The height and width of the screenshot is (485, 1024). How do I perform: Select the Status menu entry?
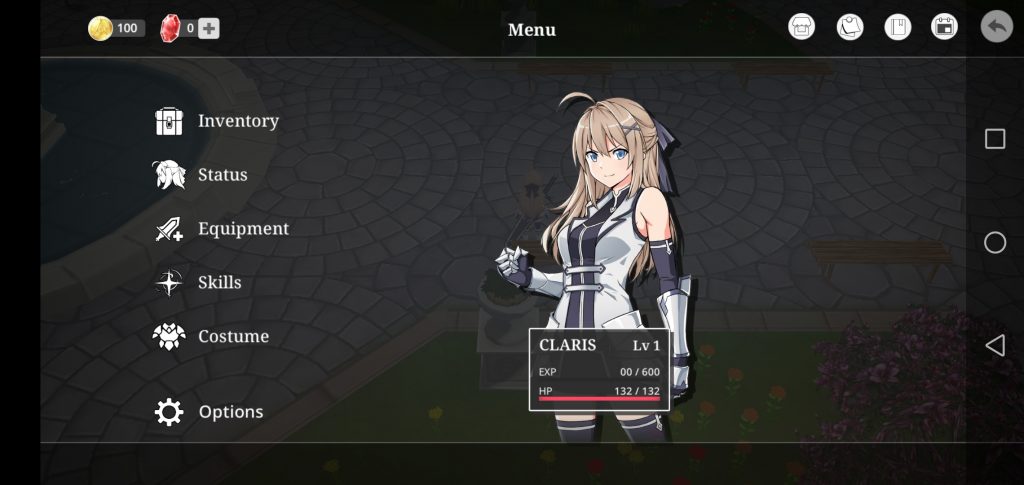click(x=201, y=175)
